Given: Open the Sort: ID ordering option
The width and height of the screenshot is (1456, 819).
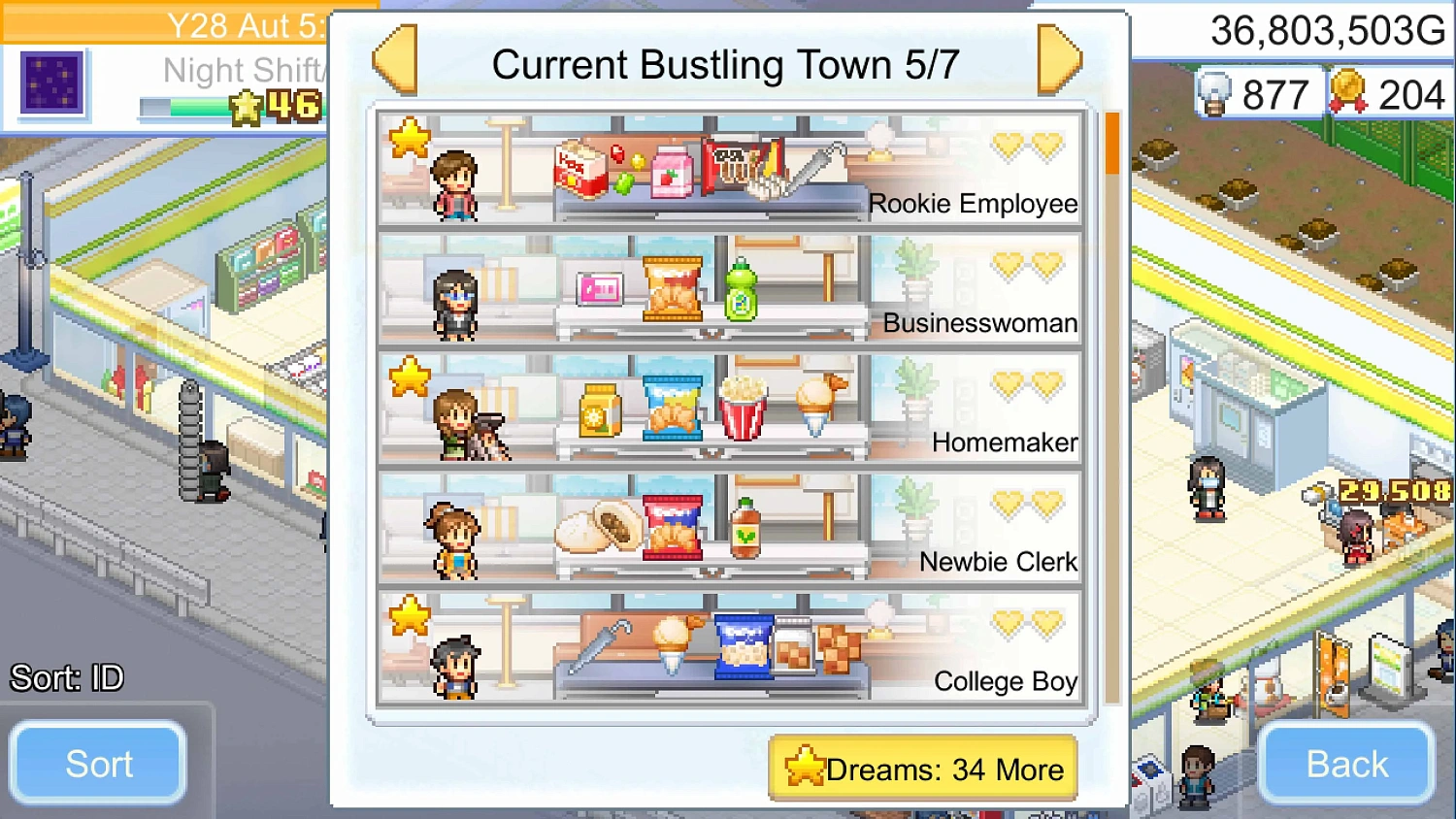Looking at the screenshot, I should 97,764.
